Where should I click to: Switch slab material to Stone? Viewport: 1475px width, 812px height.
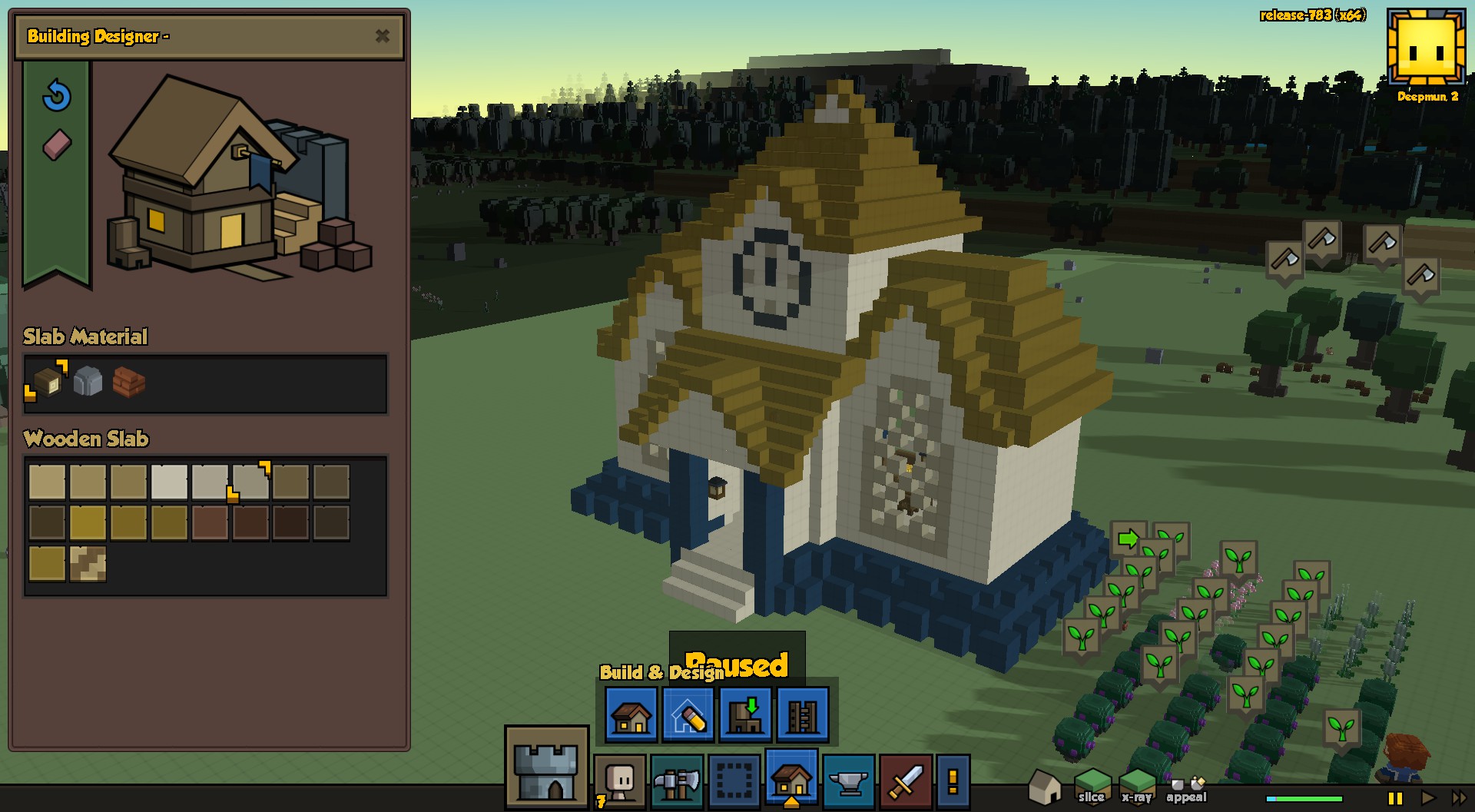(x=88, y=380)
